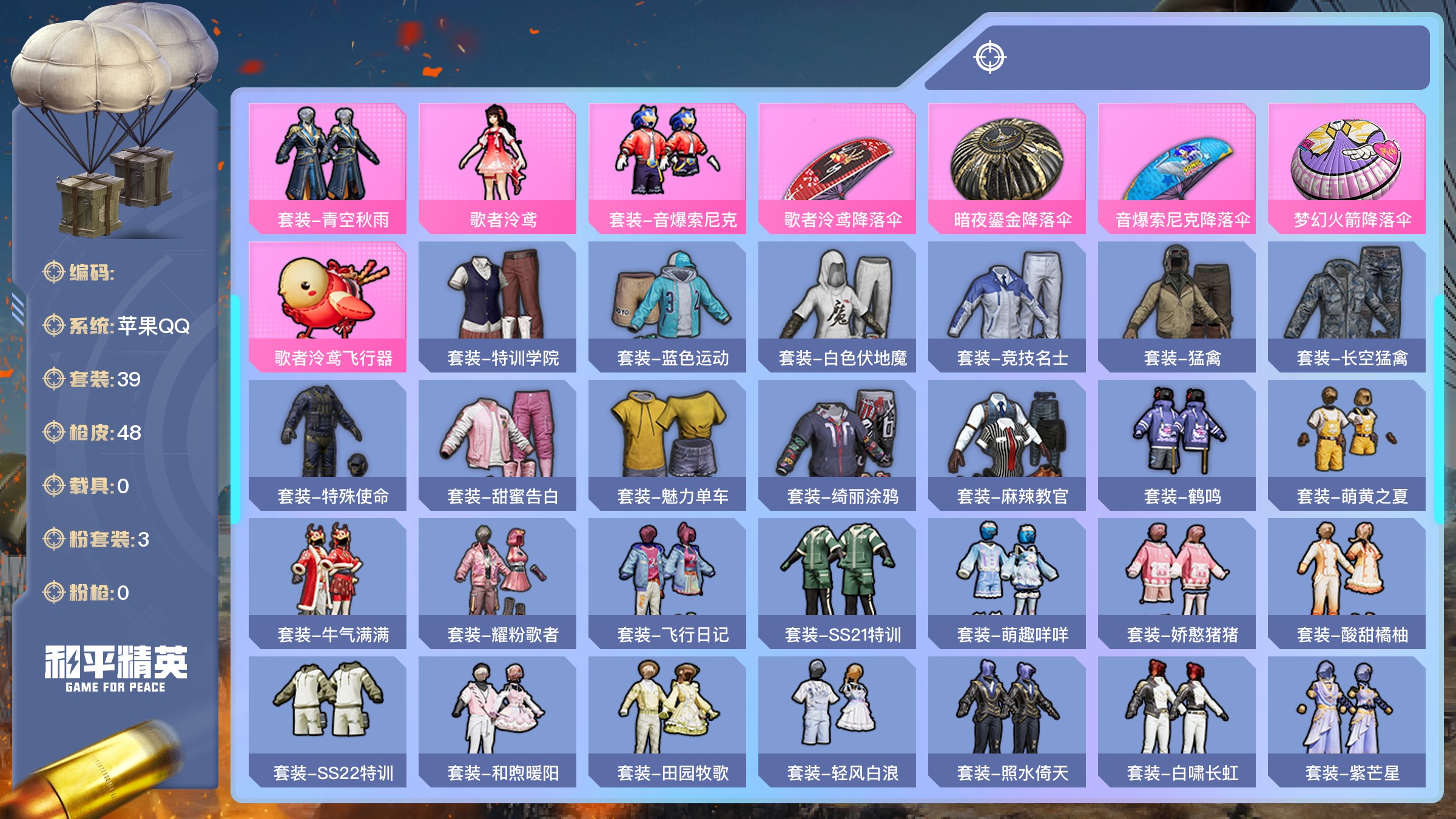This screenshot has height=819, width=1456.
Task: Open the 套装-音爆索尼克 outfit tile
Action: point(667,168)
